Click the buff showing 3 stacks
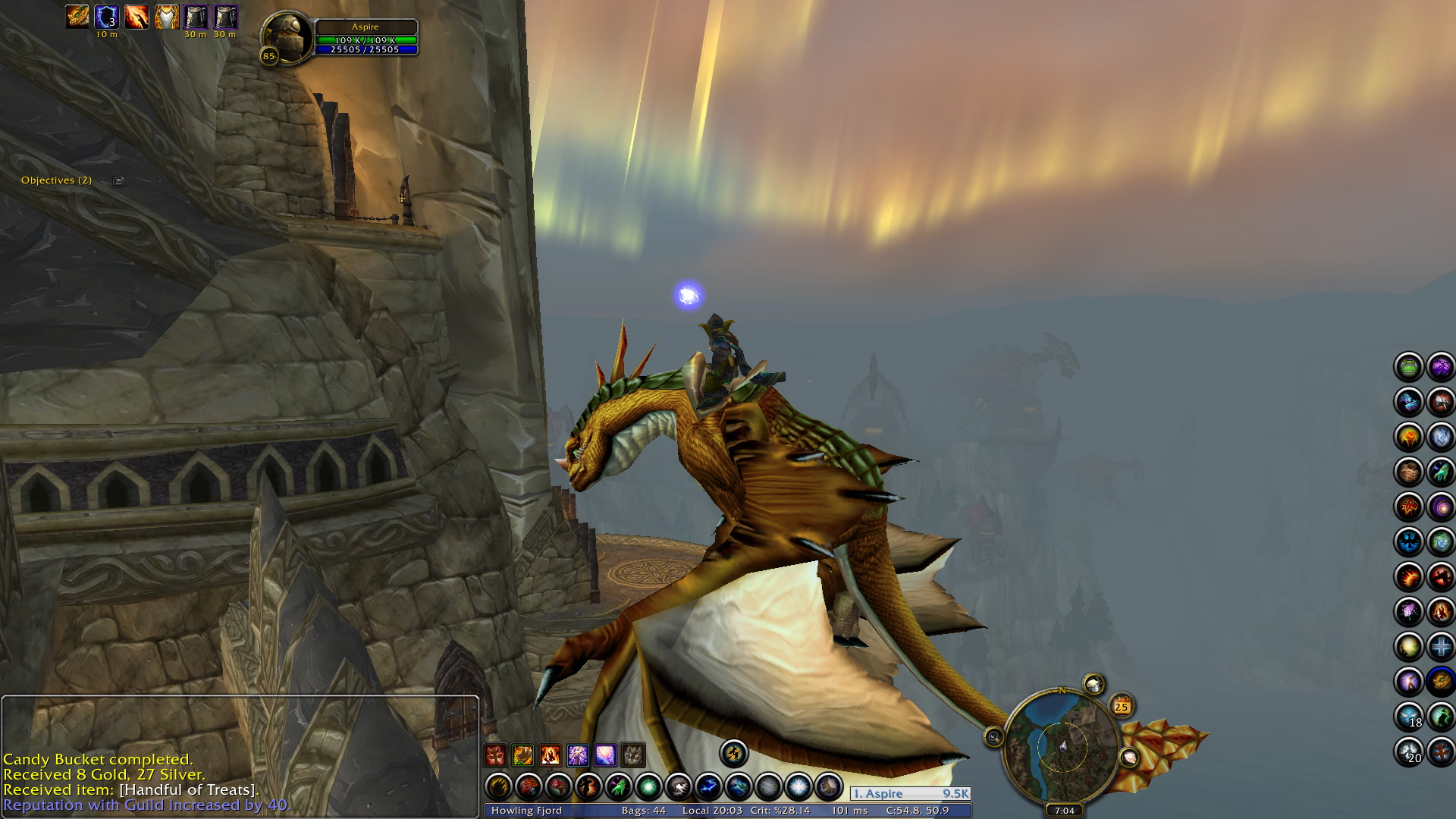 (106, 17)
